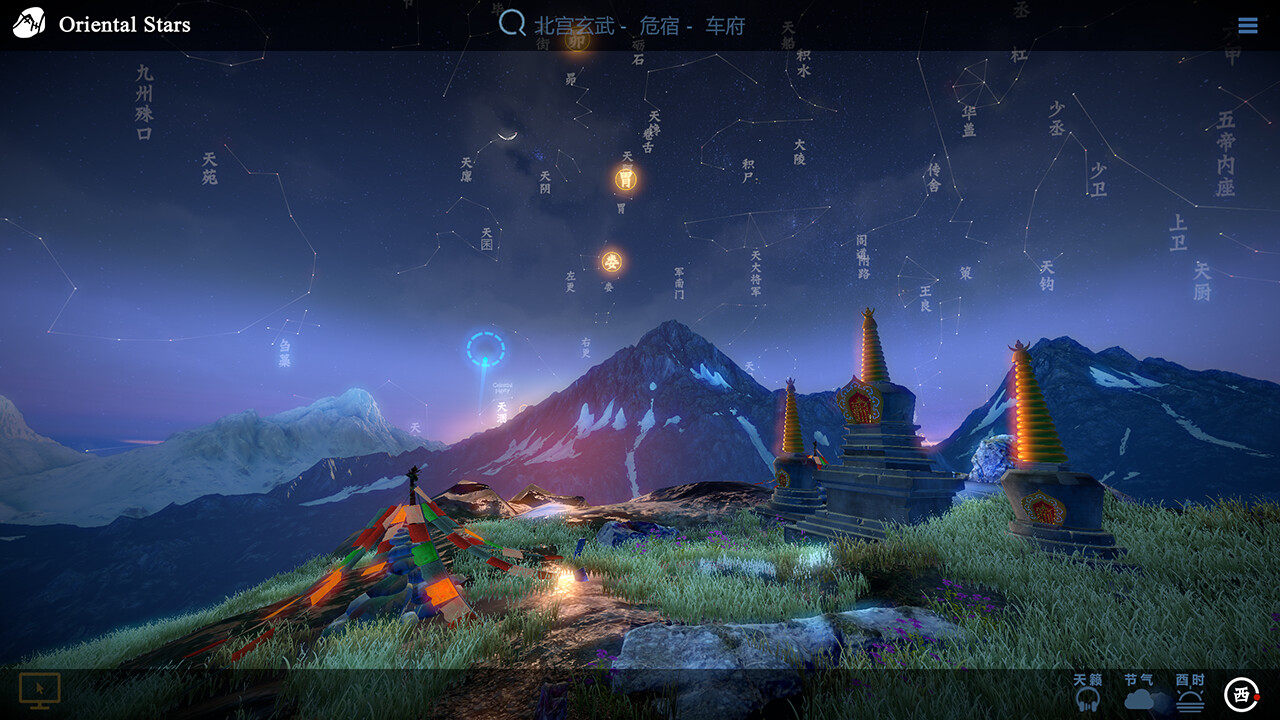
Task: Click Oriental Stars title in menu bar
Action: click(123, 24)
